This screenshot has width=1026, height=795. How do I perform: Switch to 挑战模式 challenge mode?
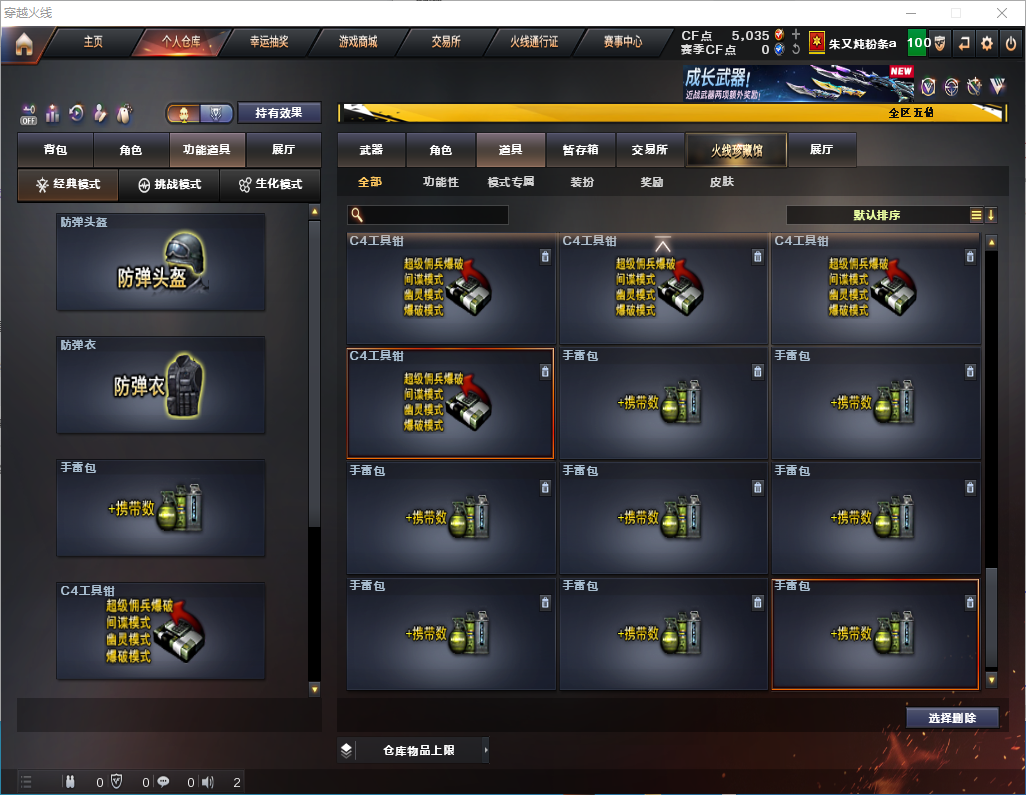click(170, 185)
